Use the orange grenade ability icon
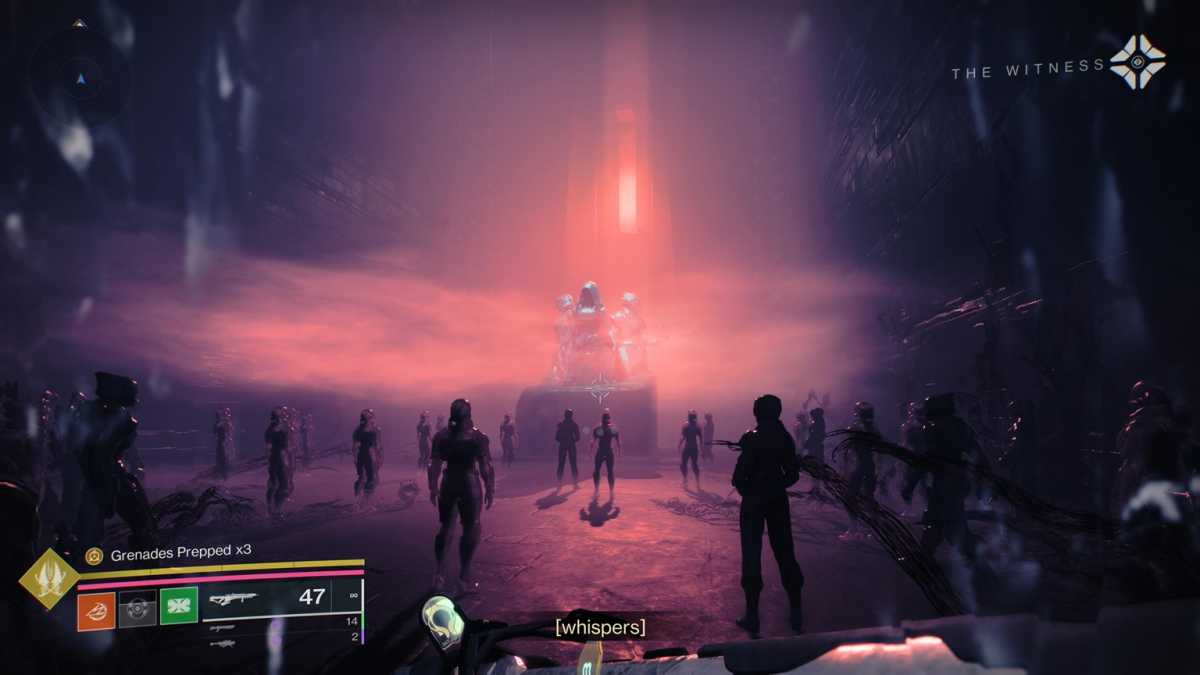The width and height of the screenshot is (1200, 675). (97, 610)
